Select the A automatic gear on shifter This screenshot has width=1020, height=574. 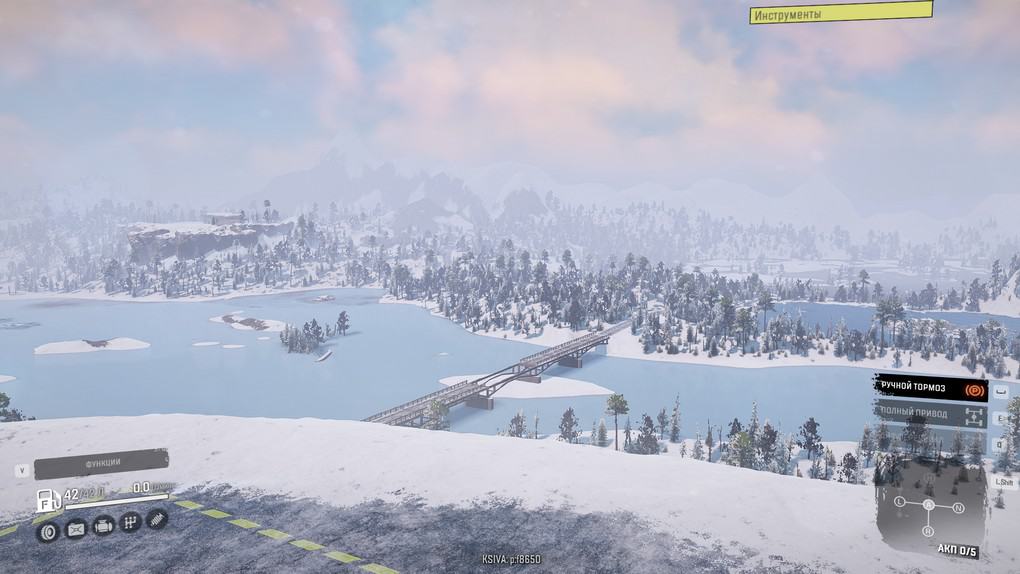tap(929, 504)
